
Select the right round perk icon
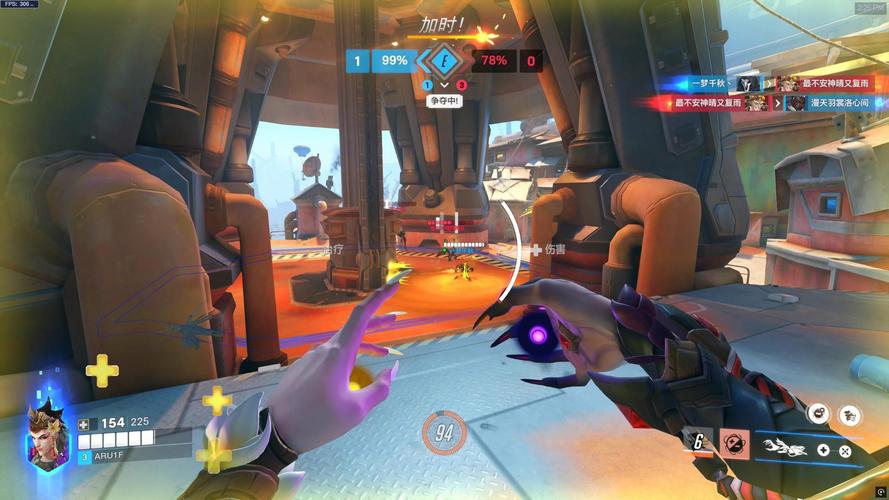[849, 413]
